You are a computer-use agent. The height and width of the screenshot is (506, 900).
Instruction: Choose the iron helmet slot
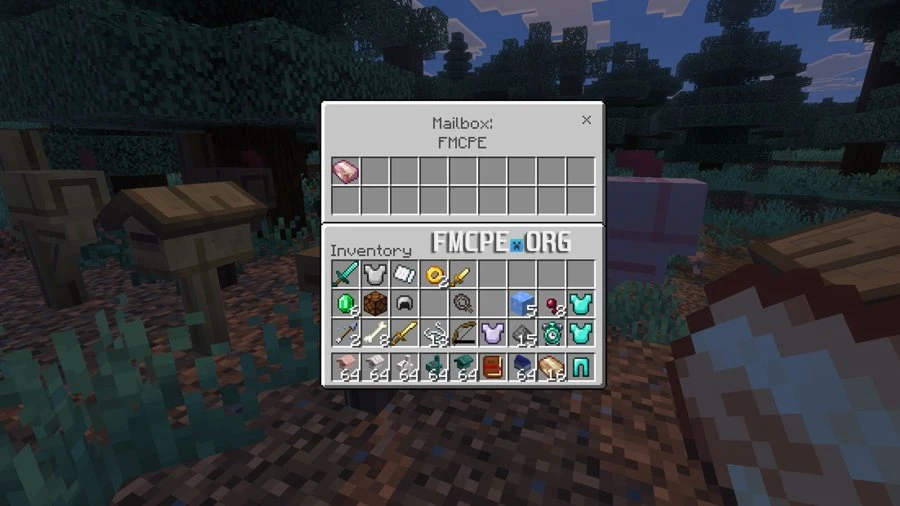[x=404, y=304]
